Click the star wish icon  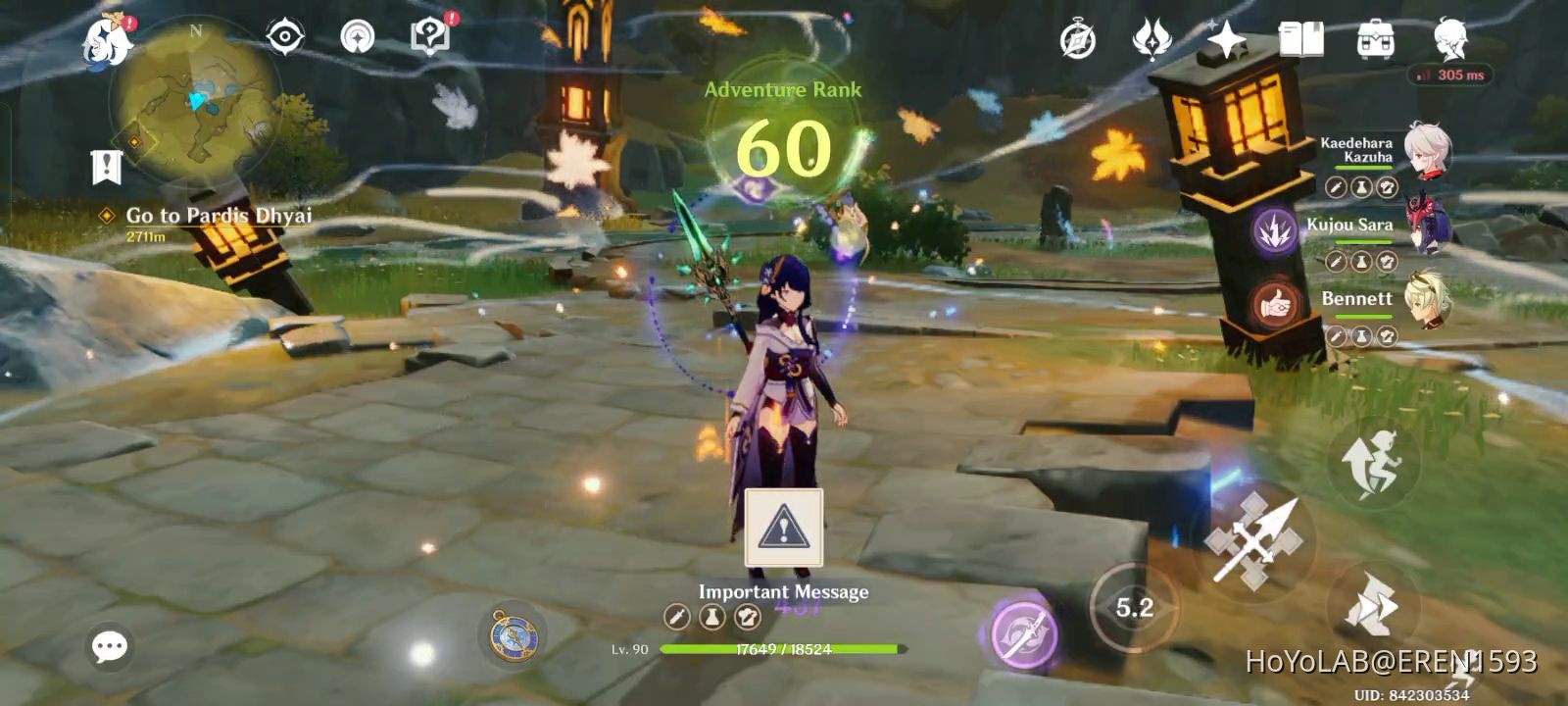coord(1227,39)
